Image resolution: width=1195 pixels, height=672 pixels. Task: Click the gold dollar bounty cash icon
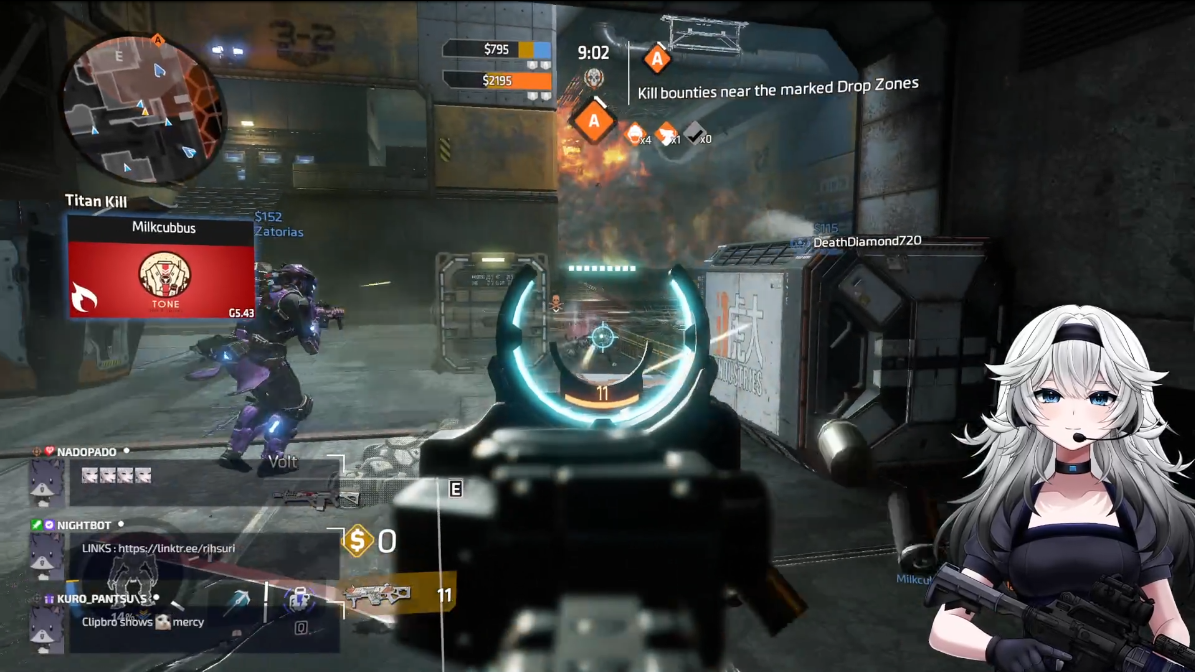pyautogui.click(x=357, y=542)
